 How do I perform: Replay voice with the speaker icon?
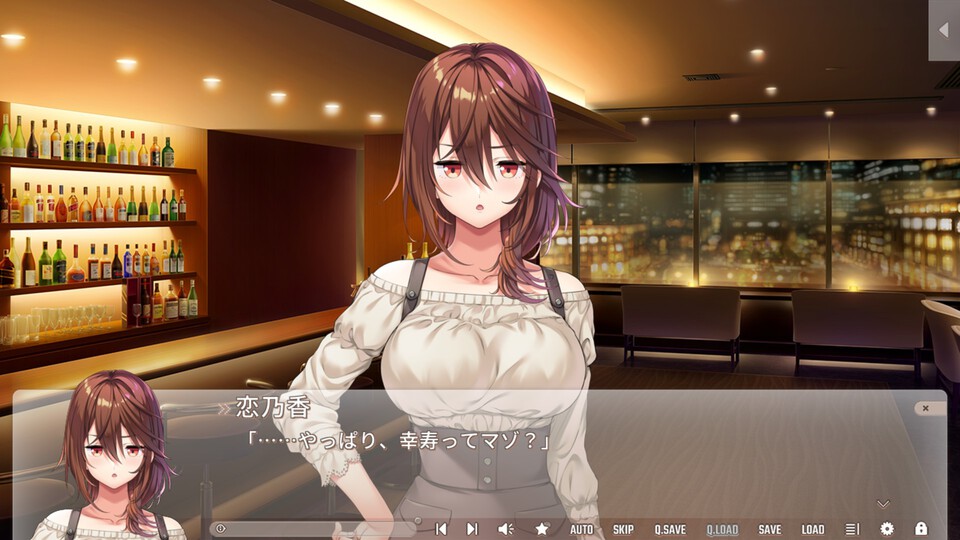coord(505,529)
